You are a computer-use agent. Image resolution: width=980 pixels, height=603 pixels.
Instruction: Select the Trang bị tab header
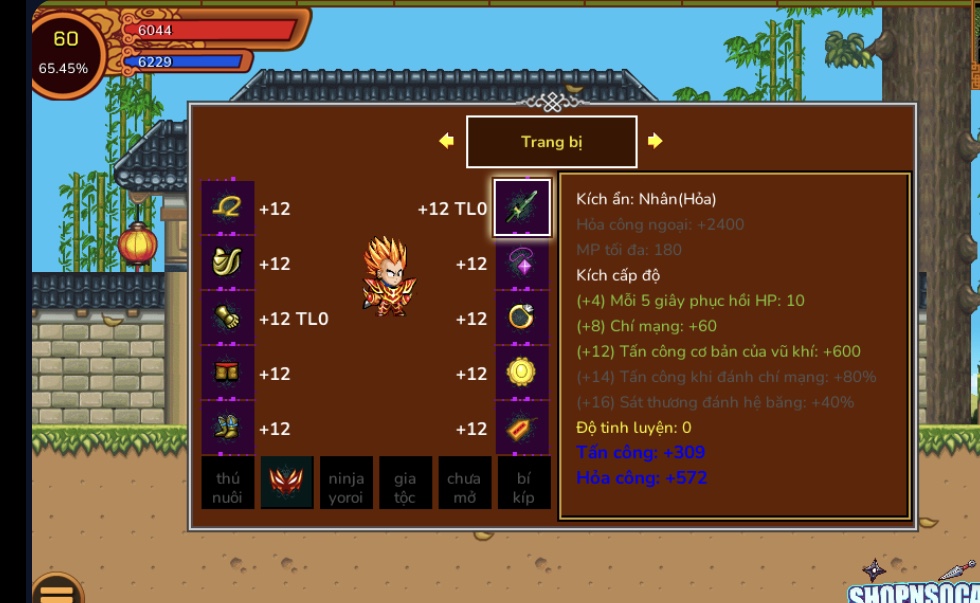(551, 142)
